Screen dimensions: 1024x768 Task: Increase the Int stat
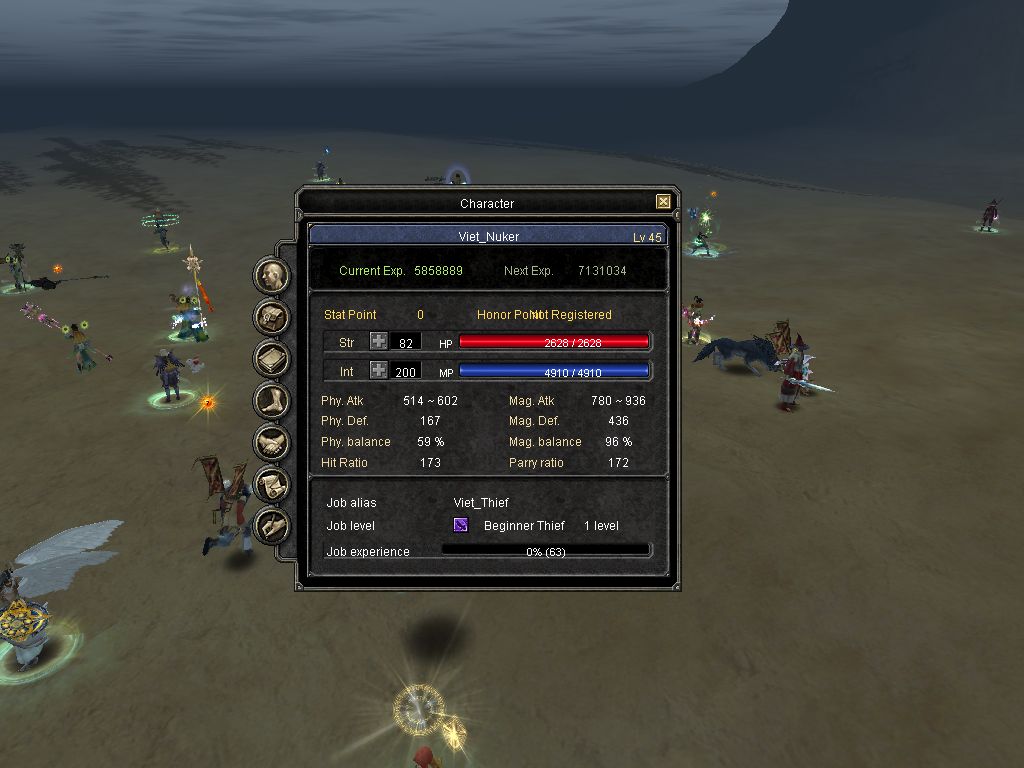click(x=379, y=371)
